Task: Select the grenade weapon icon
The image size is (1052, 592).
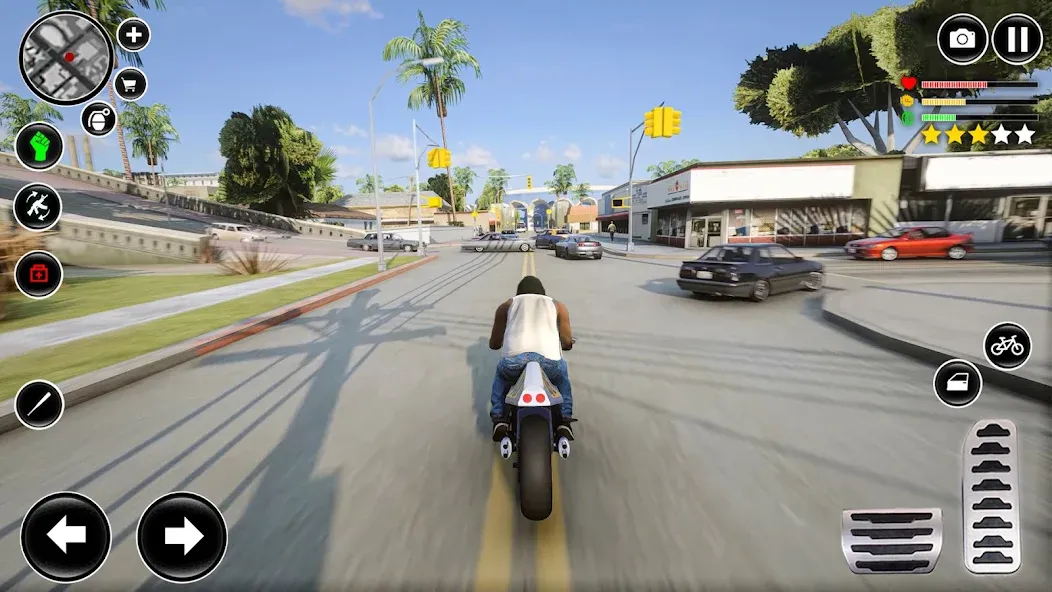Action: [99, 119]
